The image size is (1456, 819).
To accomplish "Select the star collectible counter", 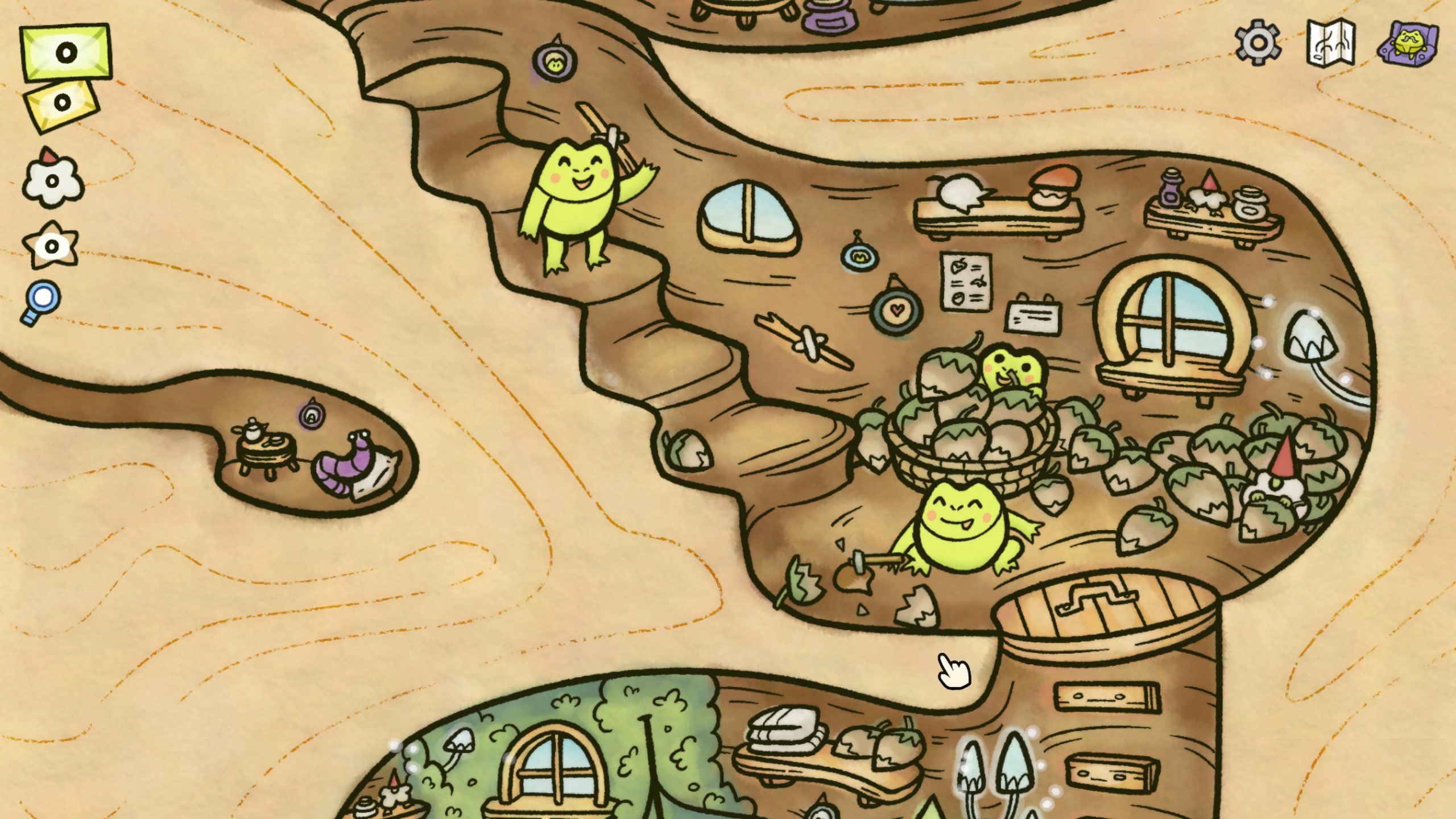I will [51, 246].
